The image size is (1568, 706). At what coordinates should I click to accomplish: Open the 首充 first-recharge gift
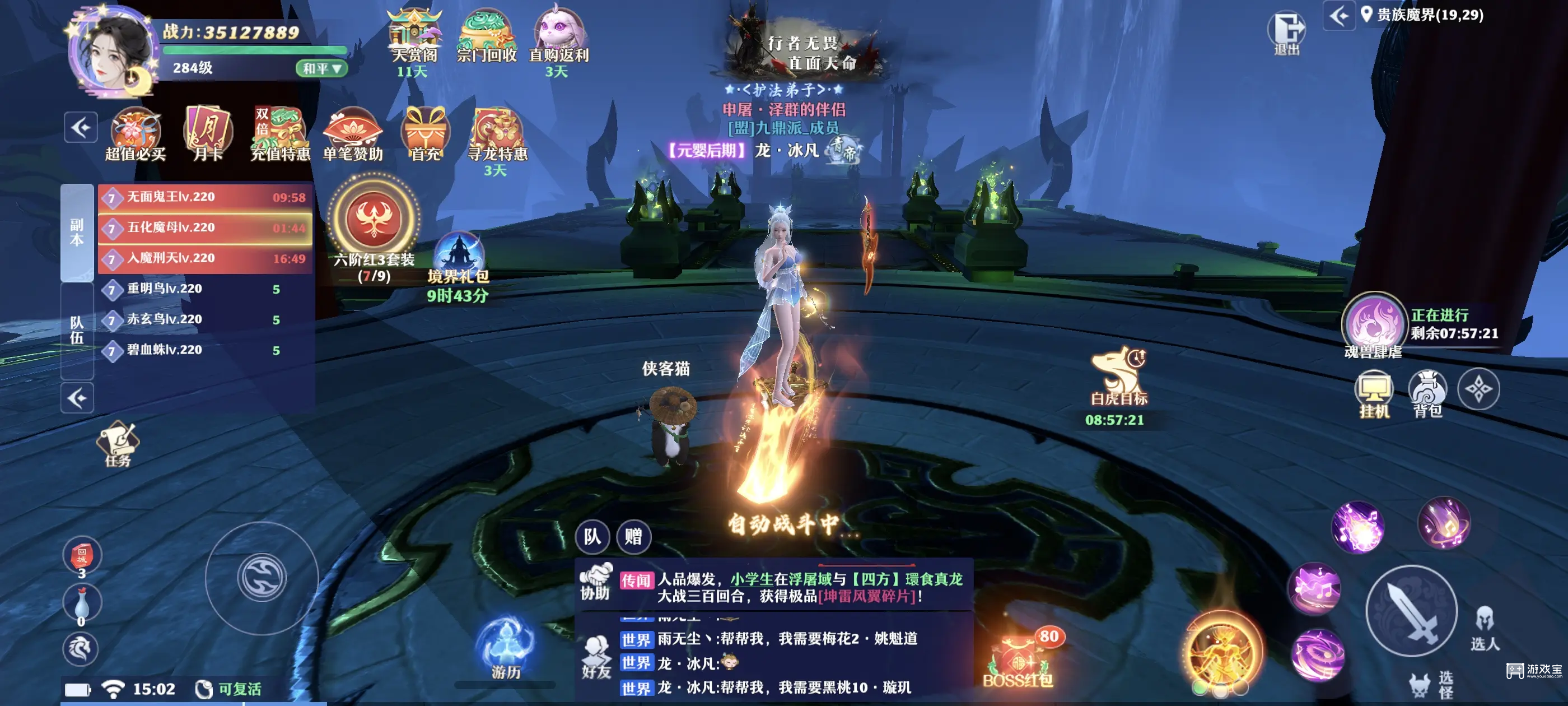425,134
